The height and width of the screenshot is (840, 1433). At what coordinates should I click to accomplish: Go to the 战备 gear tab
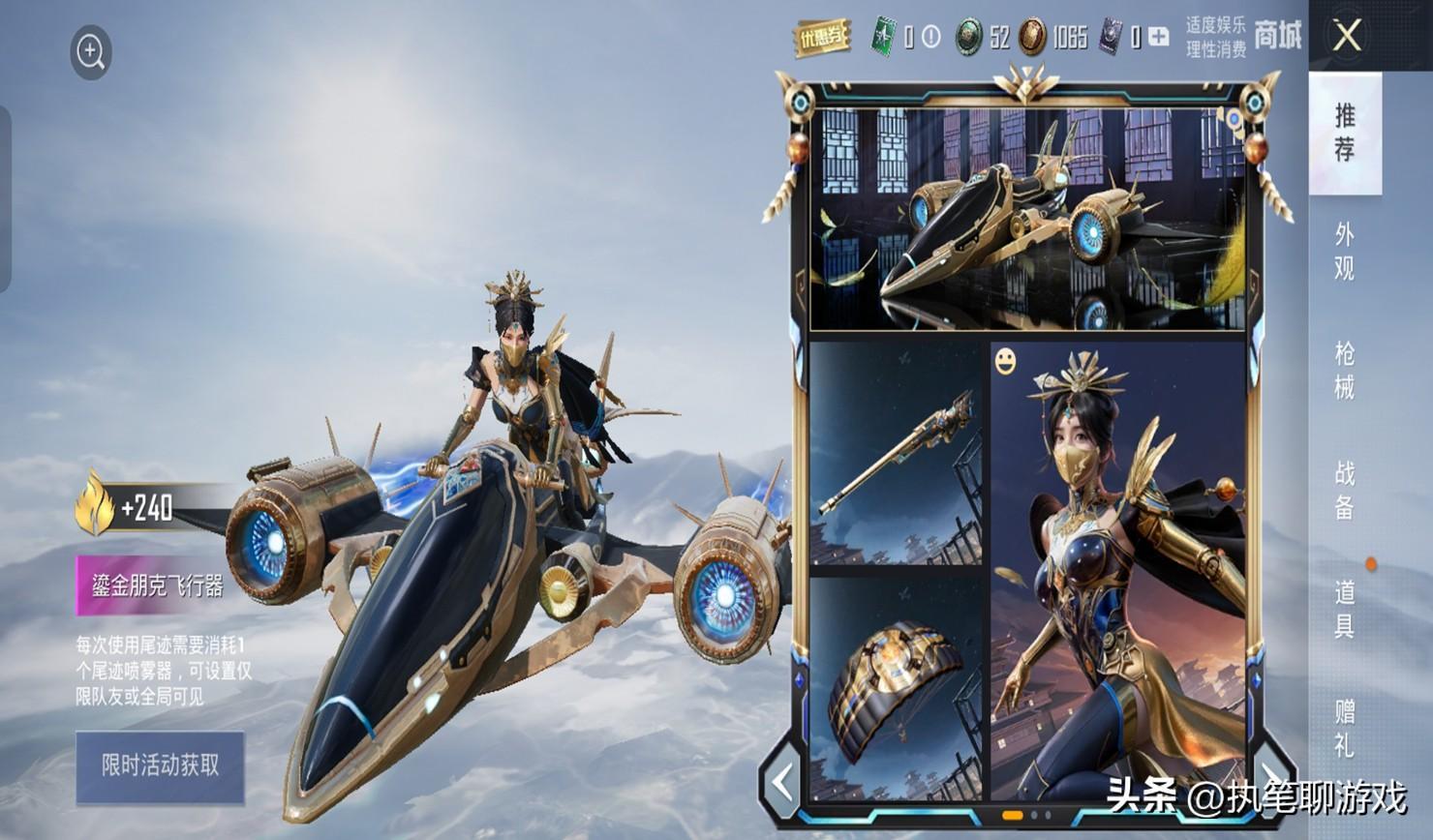[x=1345, y=490]
